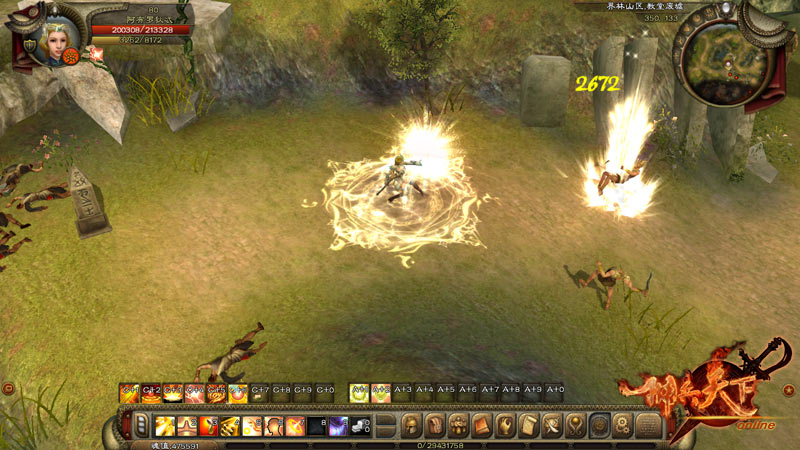Click the three-figures group menu button
The height and width of the screenshot is (450, 800).
click(459, 426)
